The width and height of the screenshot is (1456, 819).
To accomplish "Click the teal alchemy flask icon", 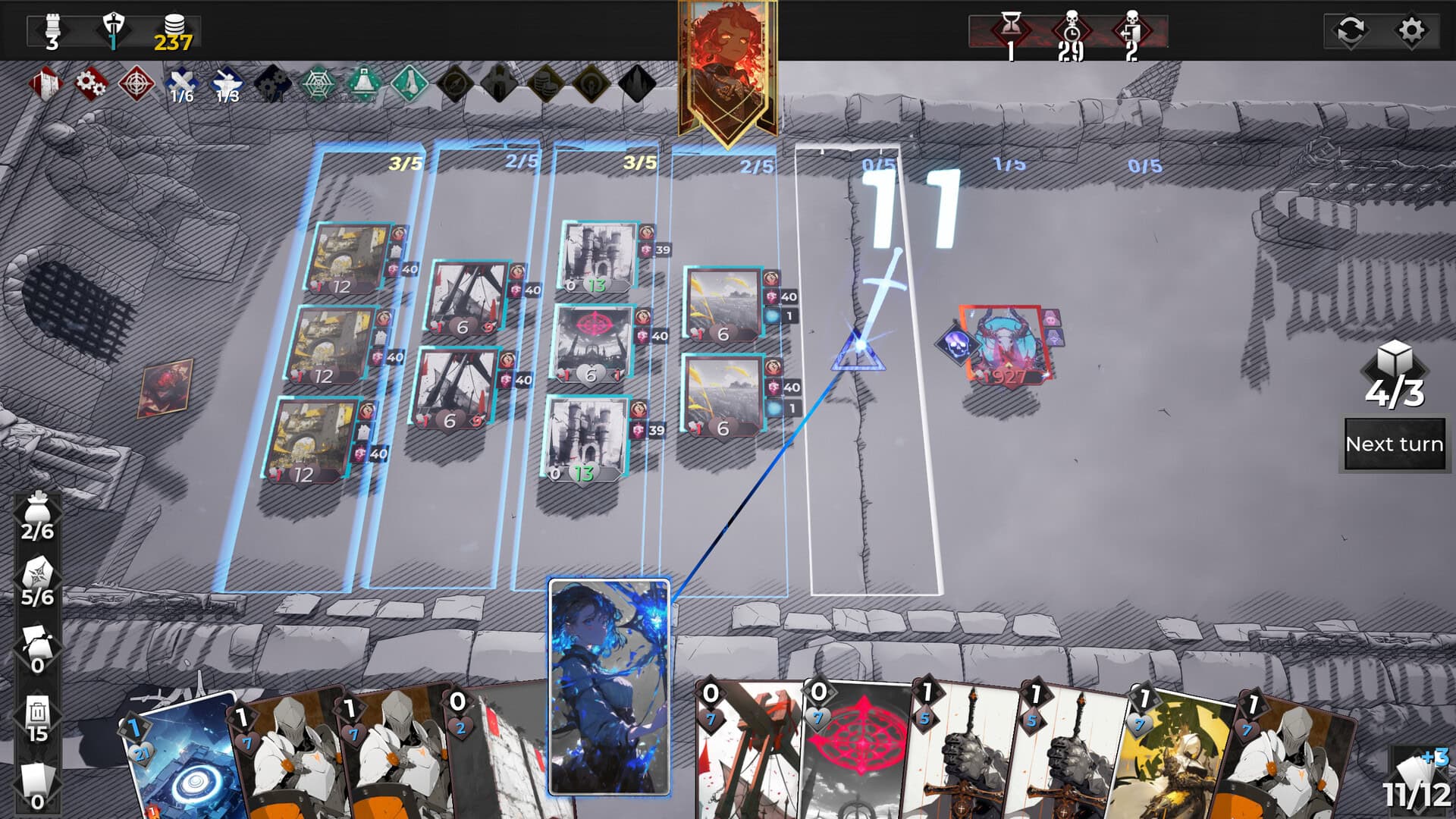I will 364,84.
